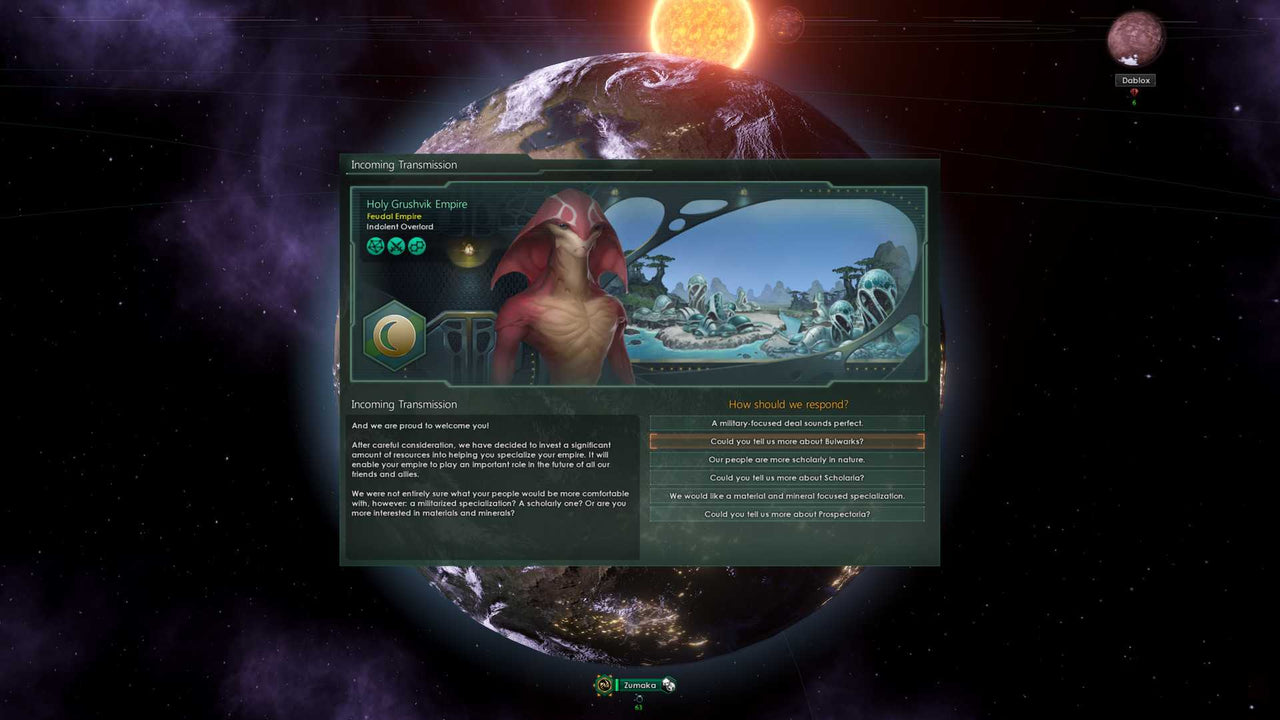
Task: Click the Dablox planet label
Action: coord(1135,80)
